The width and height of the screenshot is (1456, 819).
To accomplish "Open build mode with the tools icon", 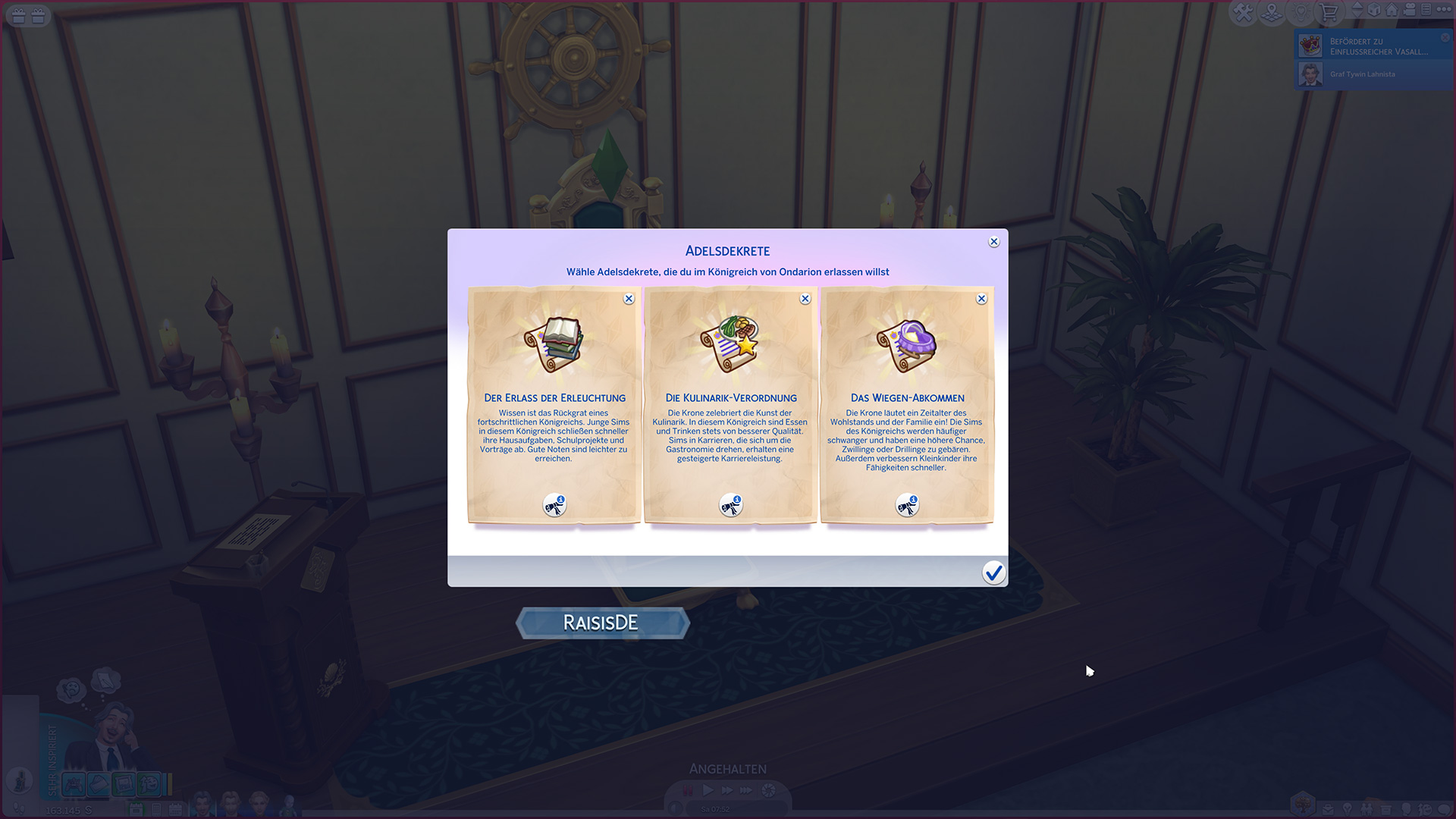I will 1243,12.
